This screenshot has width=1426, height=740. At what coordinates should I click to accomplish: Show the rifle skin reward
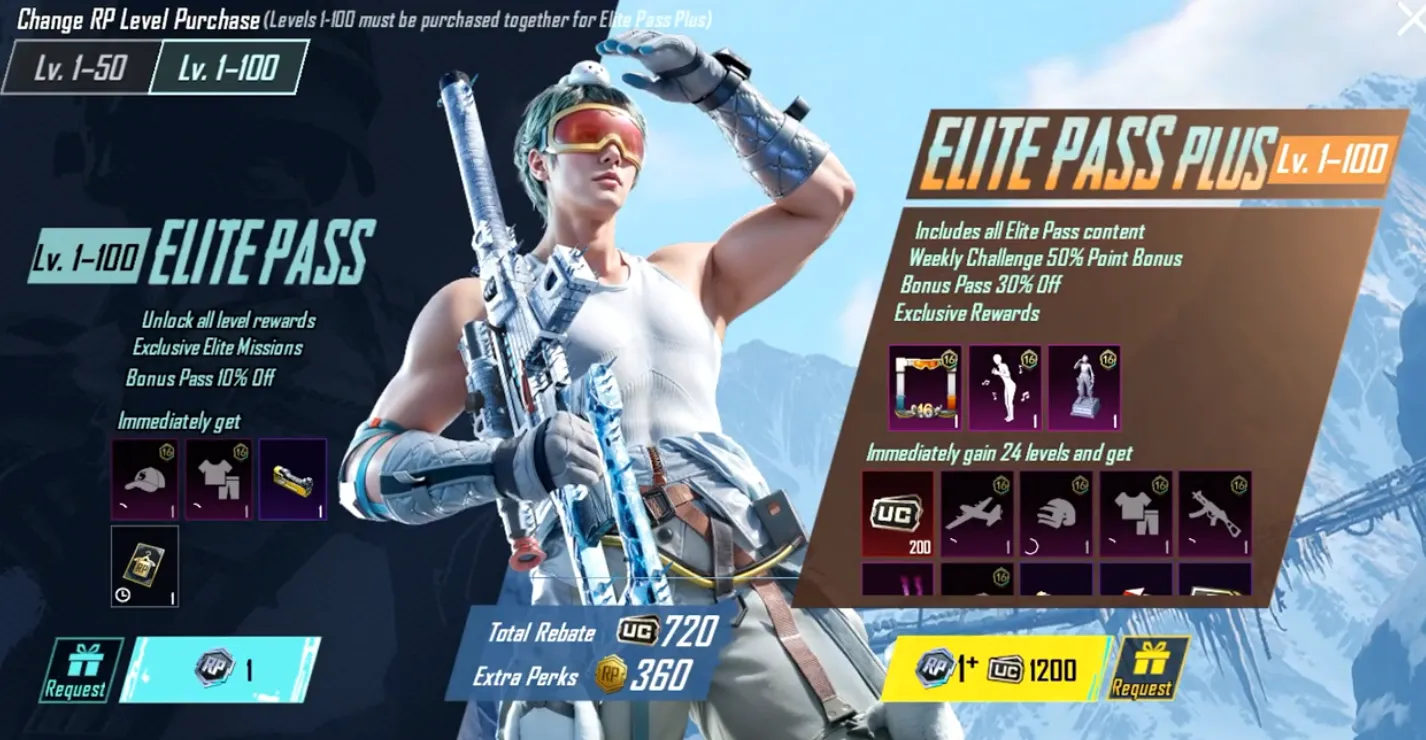pyautogui.click(x=1215, y=514)
